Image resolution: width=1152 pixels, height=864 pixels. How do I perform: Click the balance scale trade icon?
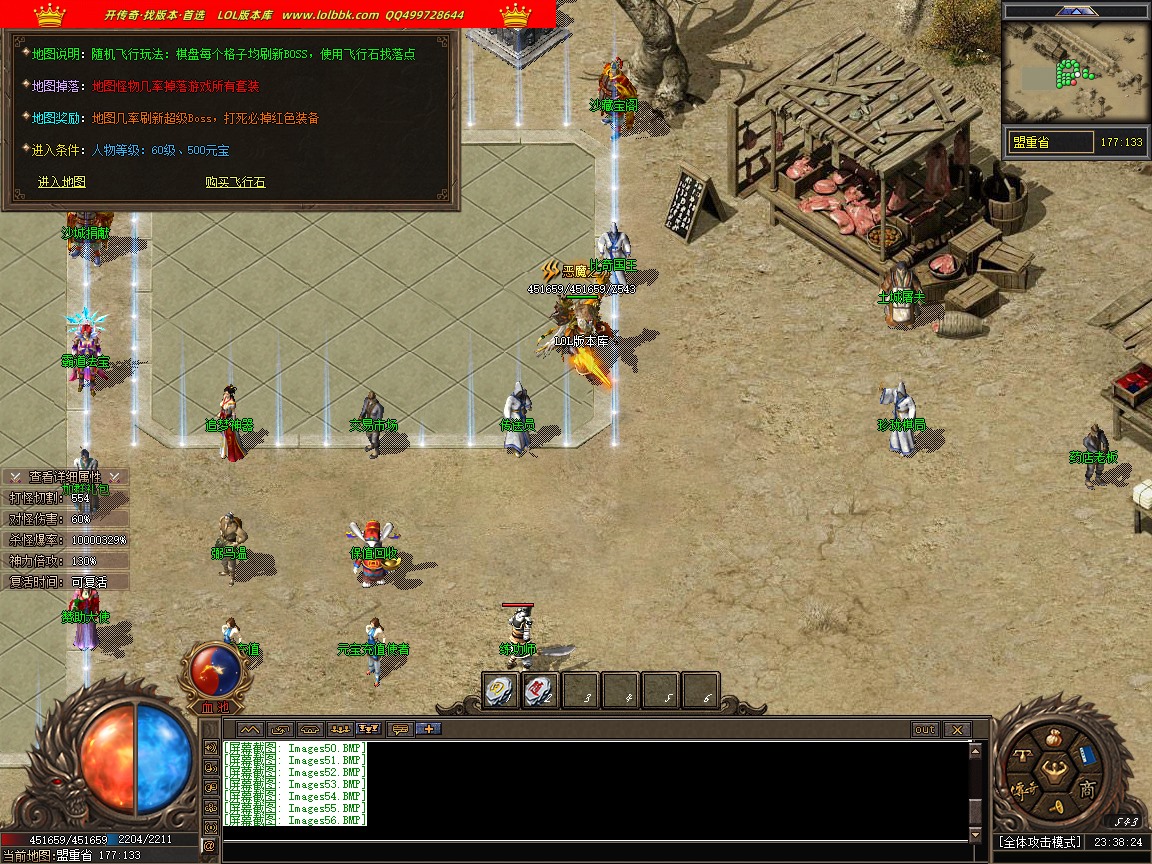pyautogui.click(x=1023, y=755)
